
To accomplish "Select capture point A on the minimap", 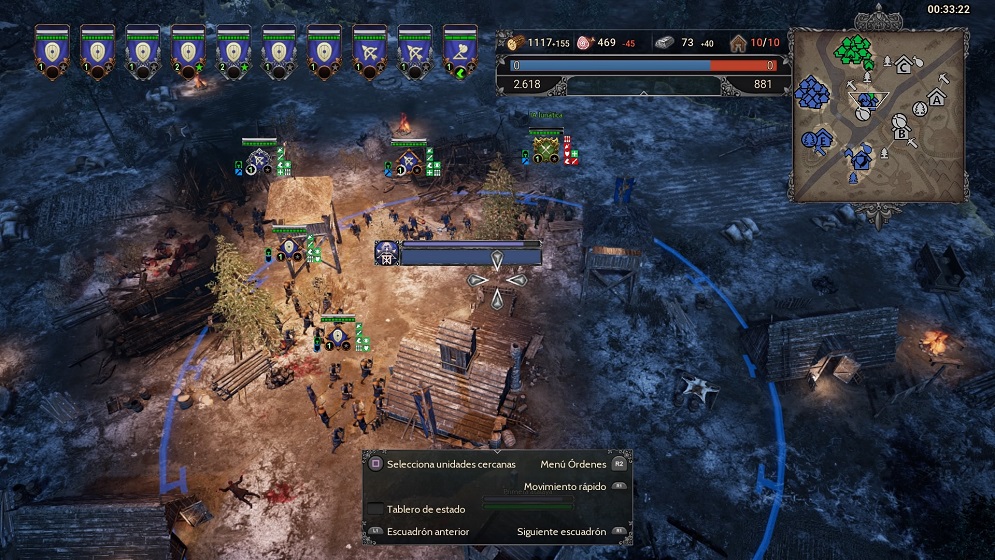I will click(936, 98).
